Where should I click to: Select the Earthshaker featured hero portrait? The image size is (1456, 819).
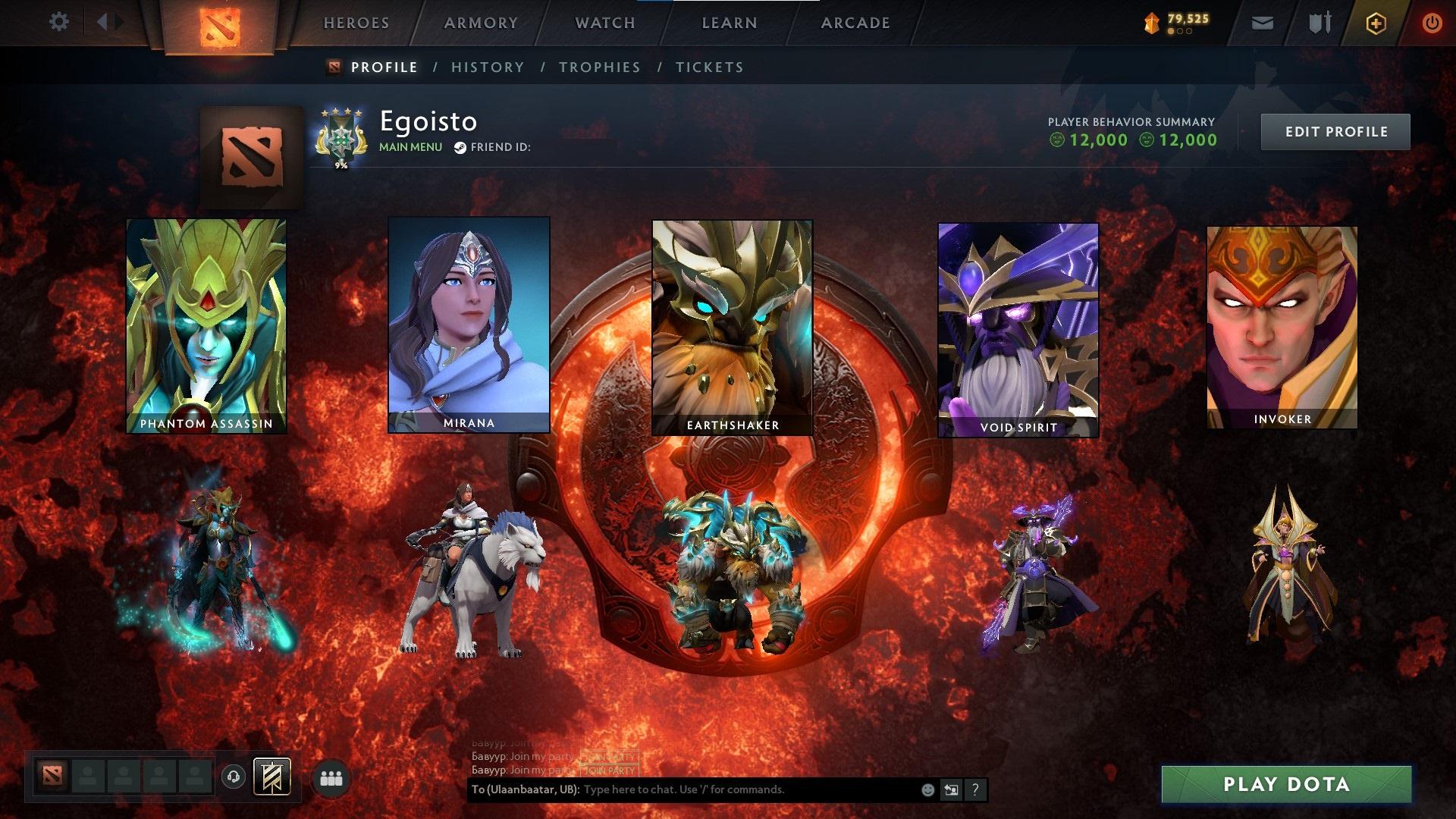(x=730, y=326)
